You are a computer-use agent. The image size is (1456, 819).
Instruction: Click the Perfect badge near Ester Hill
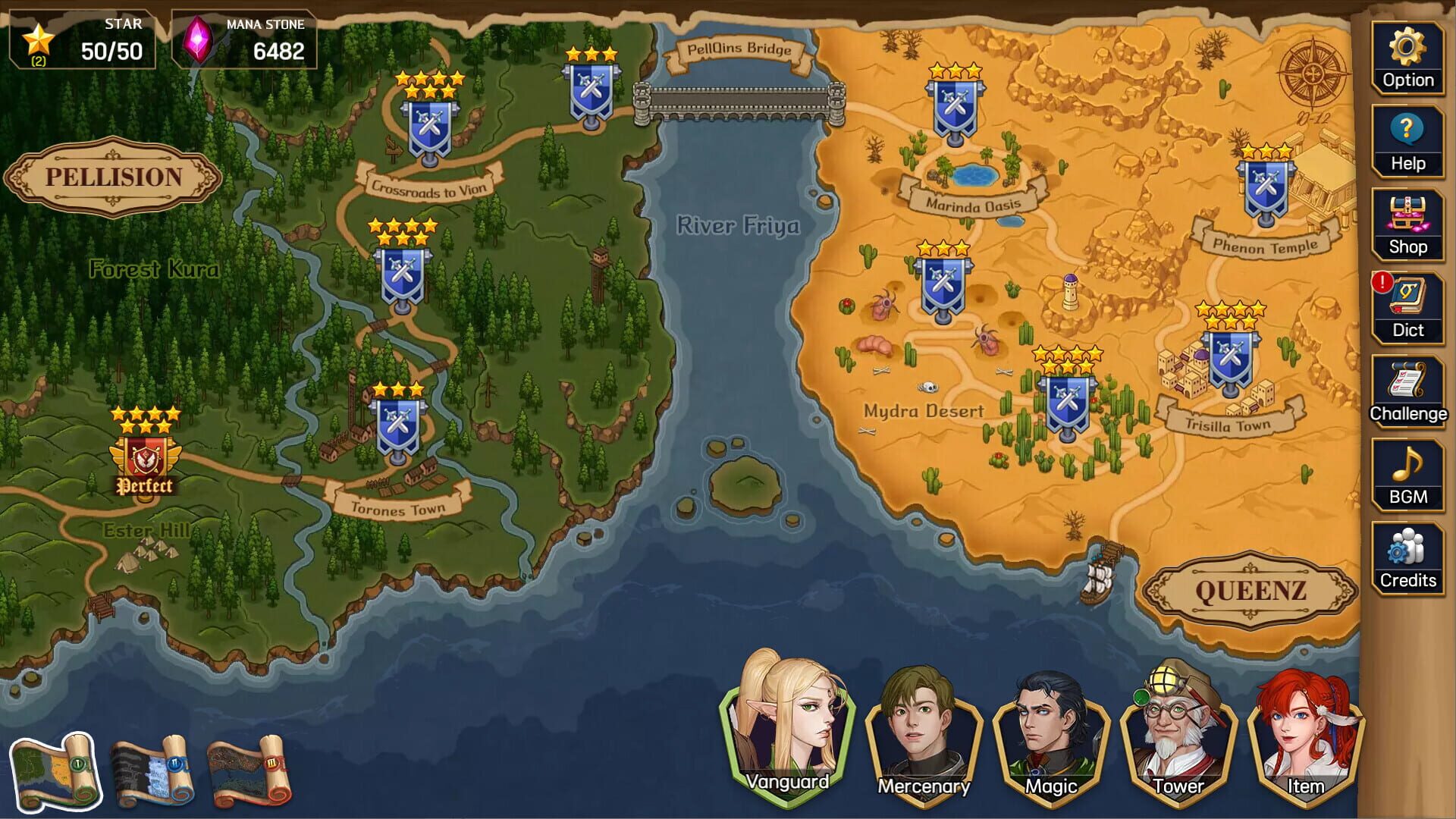pyautogui.click(x=146, y=459)
